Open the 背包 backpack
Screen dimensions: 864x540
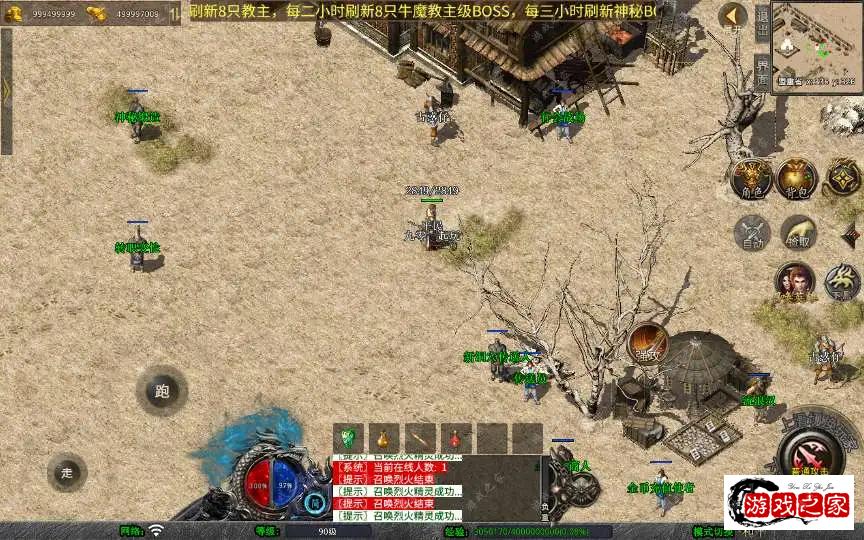798,178
